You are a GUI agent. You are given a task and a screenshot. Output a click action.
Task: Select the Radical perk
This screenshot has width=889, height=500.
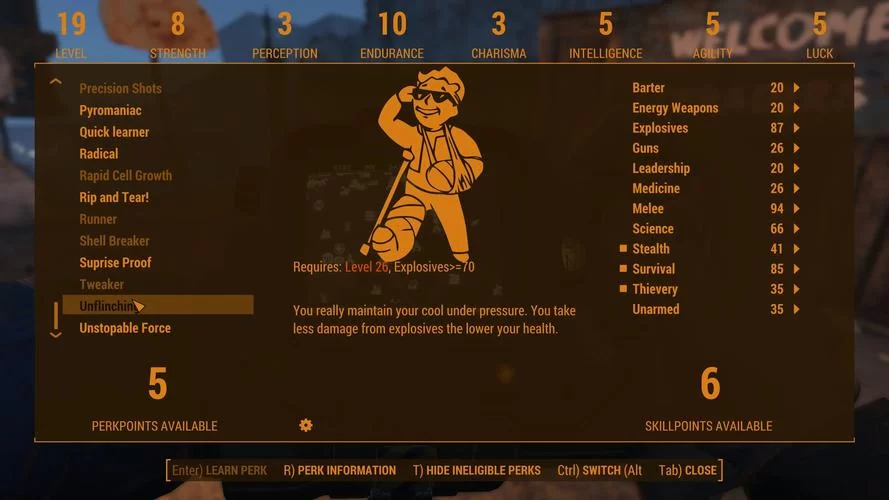(x=99, y=154)
